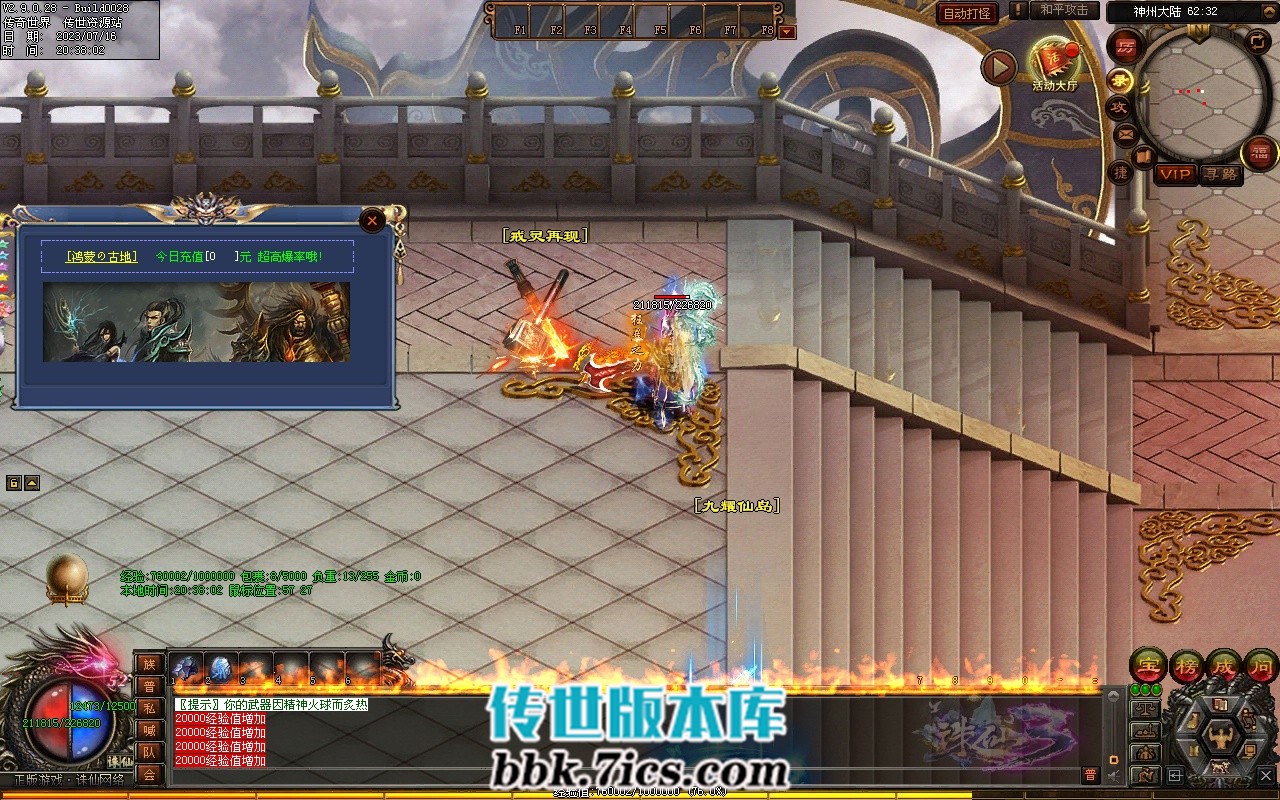Click the round play arrow button
The height and width of the screenshot is (800, 1280).
[x=998, y=67]
